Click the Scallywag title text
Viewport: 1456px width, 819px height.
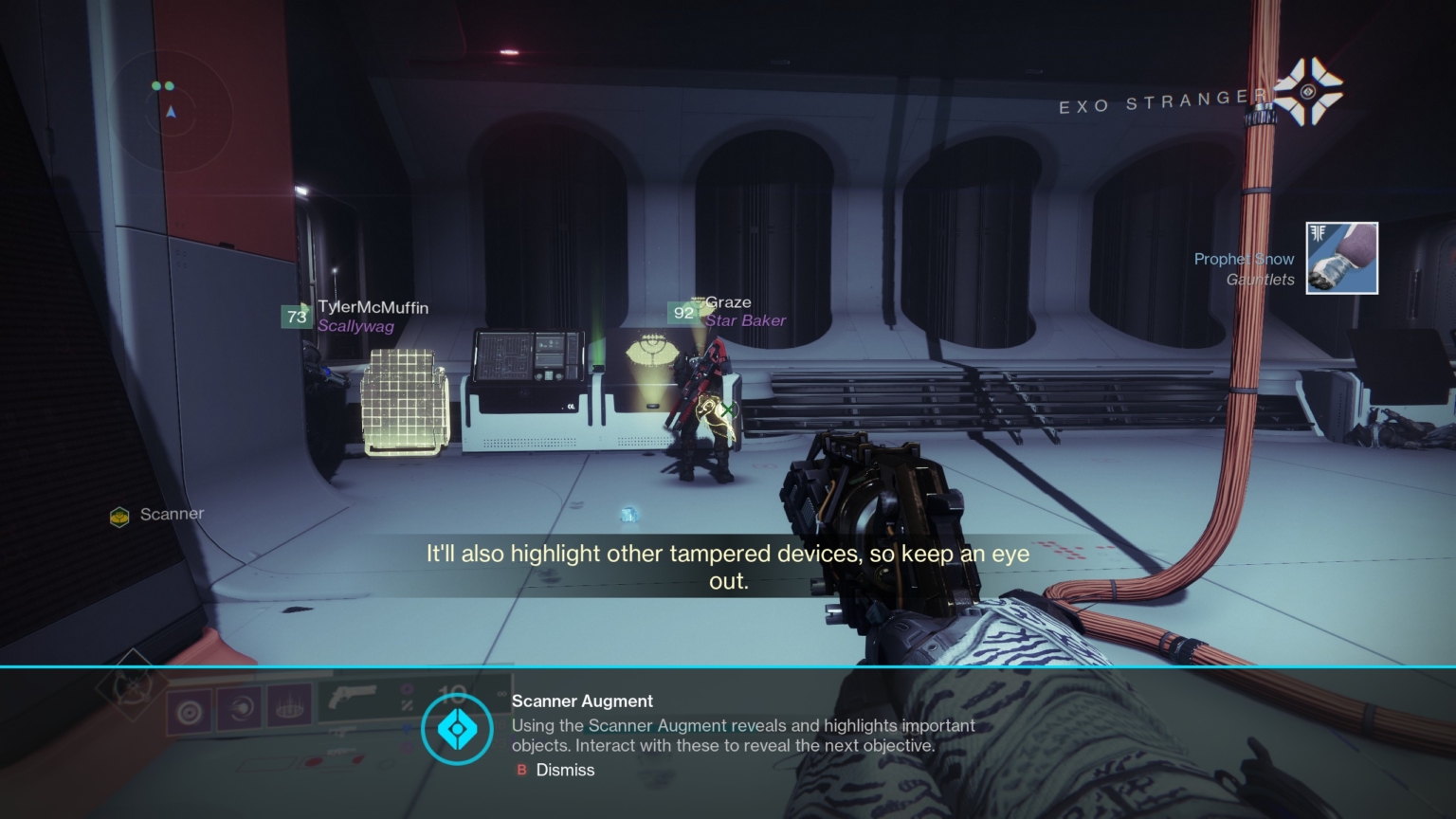point(356,326)
